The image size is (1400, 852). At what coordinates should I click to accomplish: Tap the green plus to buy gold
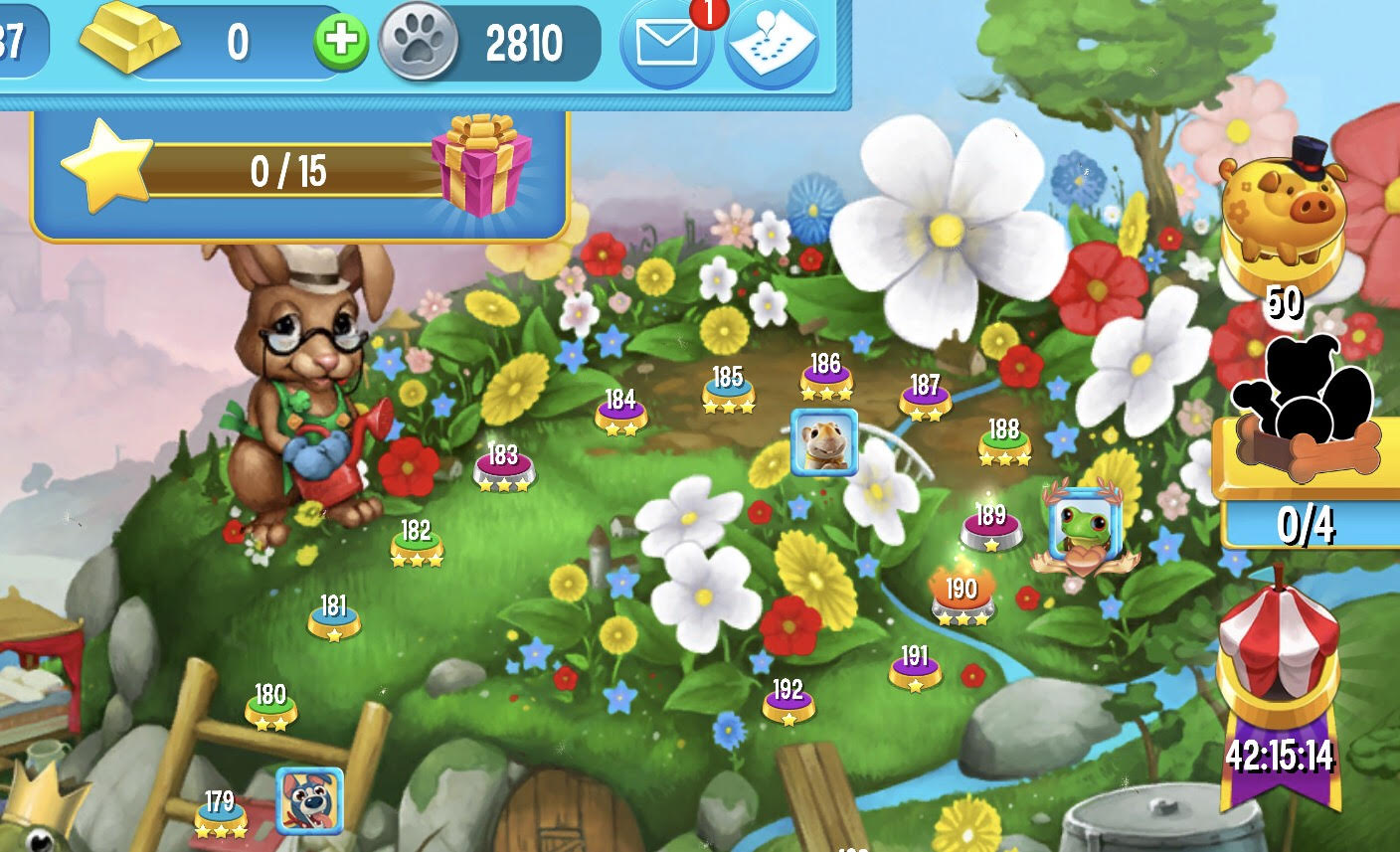[341, 41]
